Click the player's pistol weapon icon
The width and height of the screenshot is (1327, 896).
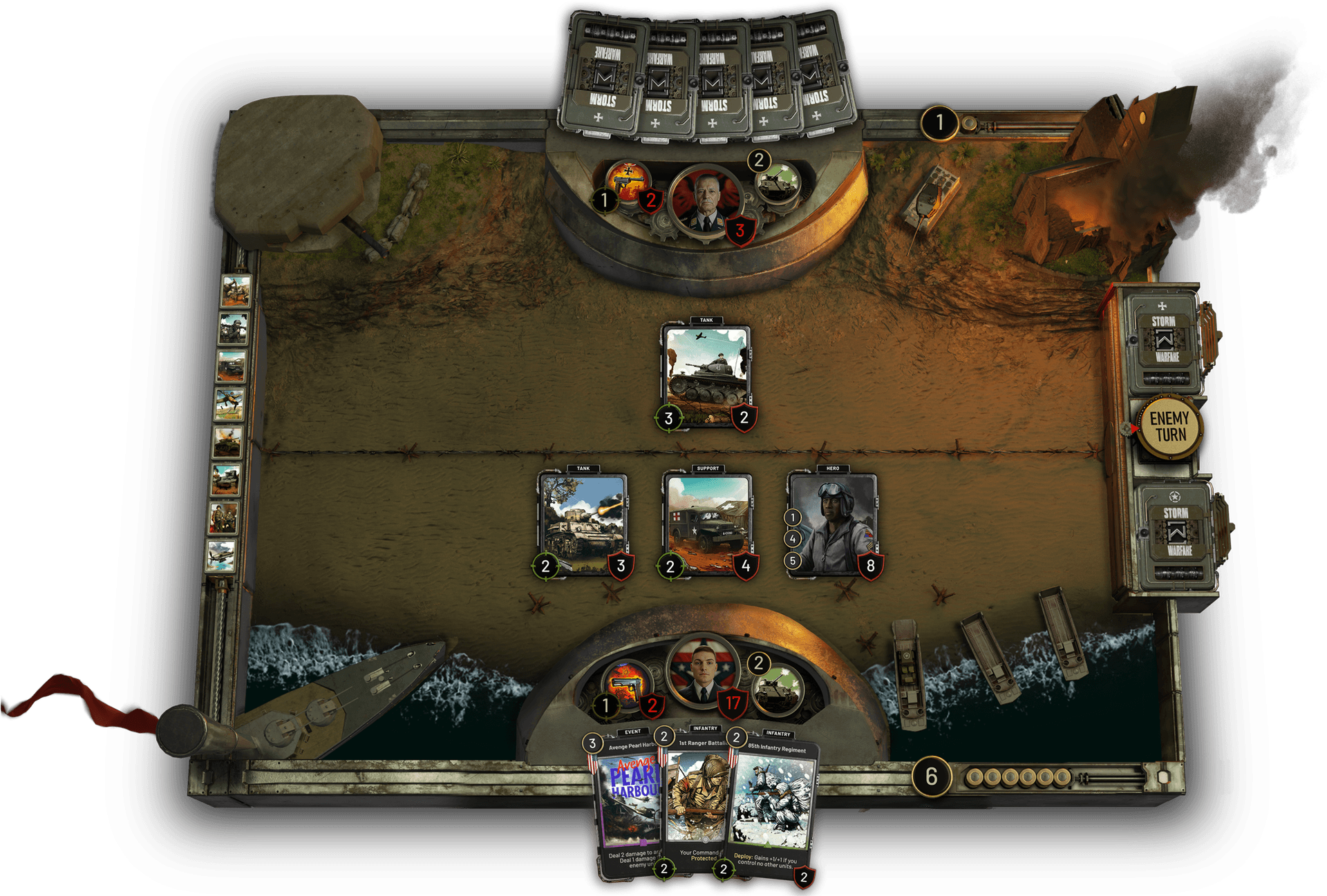[625, 684]
